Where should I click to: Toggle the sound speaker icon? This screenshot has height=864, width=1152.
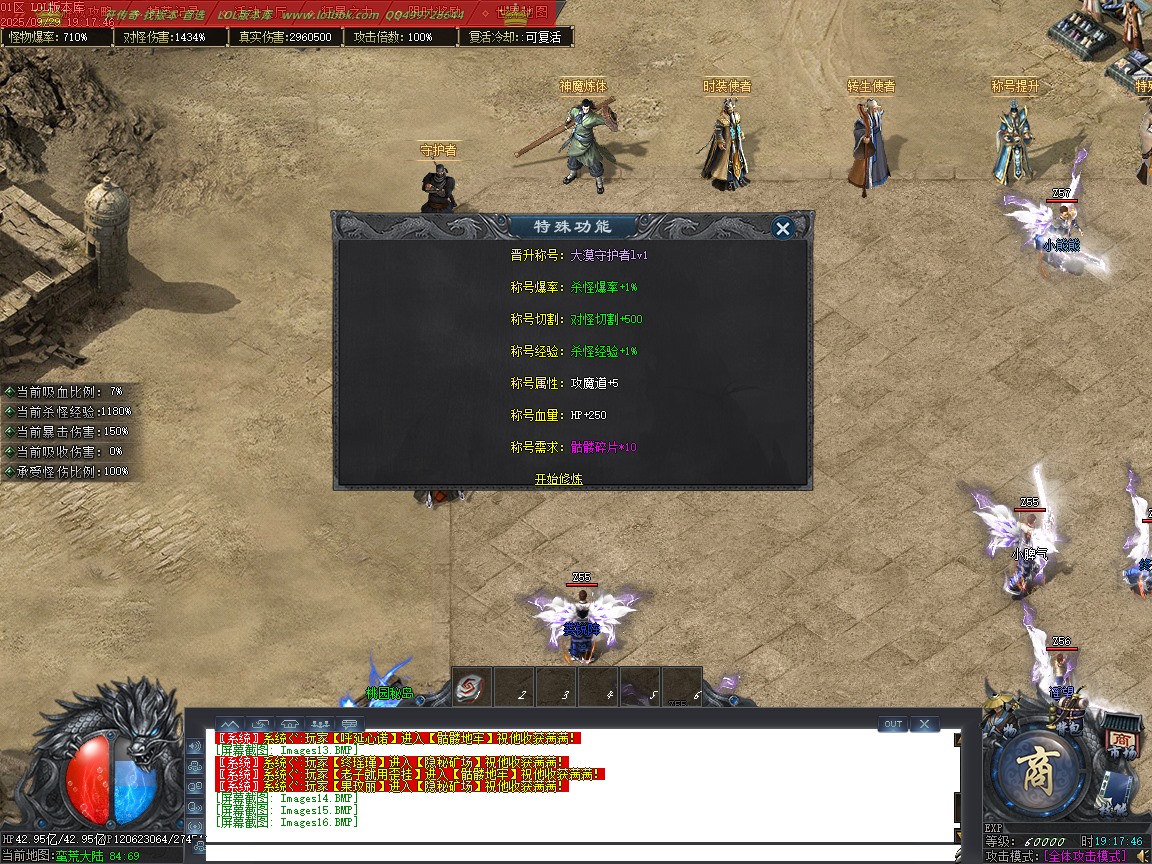(x=1141, y=856)
